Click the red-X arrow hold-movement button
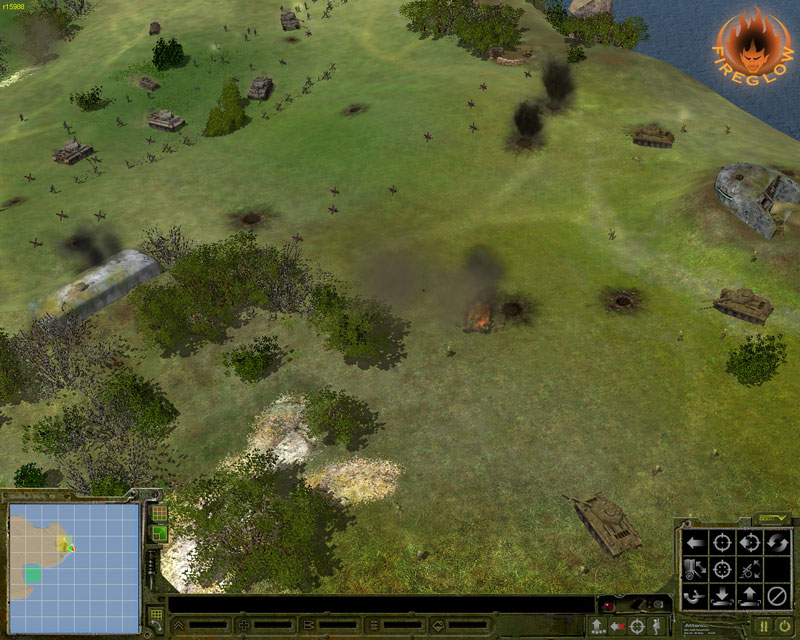The image size is (800, 640). click(x=617, y=626)
